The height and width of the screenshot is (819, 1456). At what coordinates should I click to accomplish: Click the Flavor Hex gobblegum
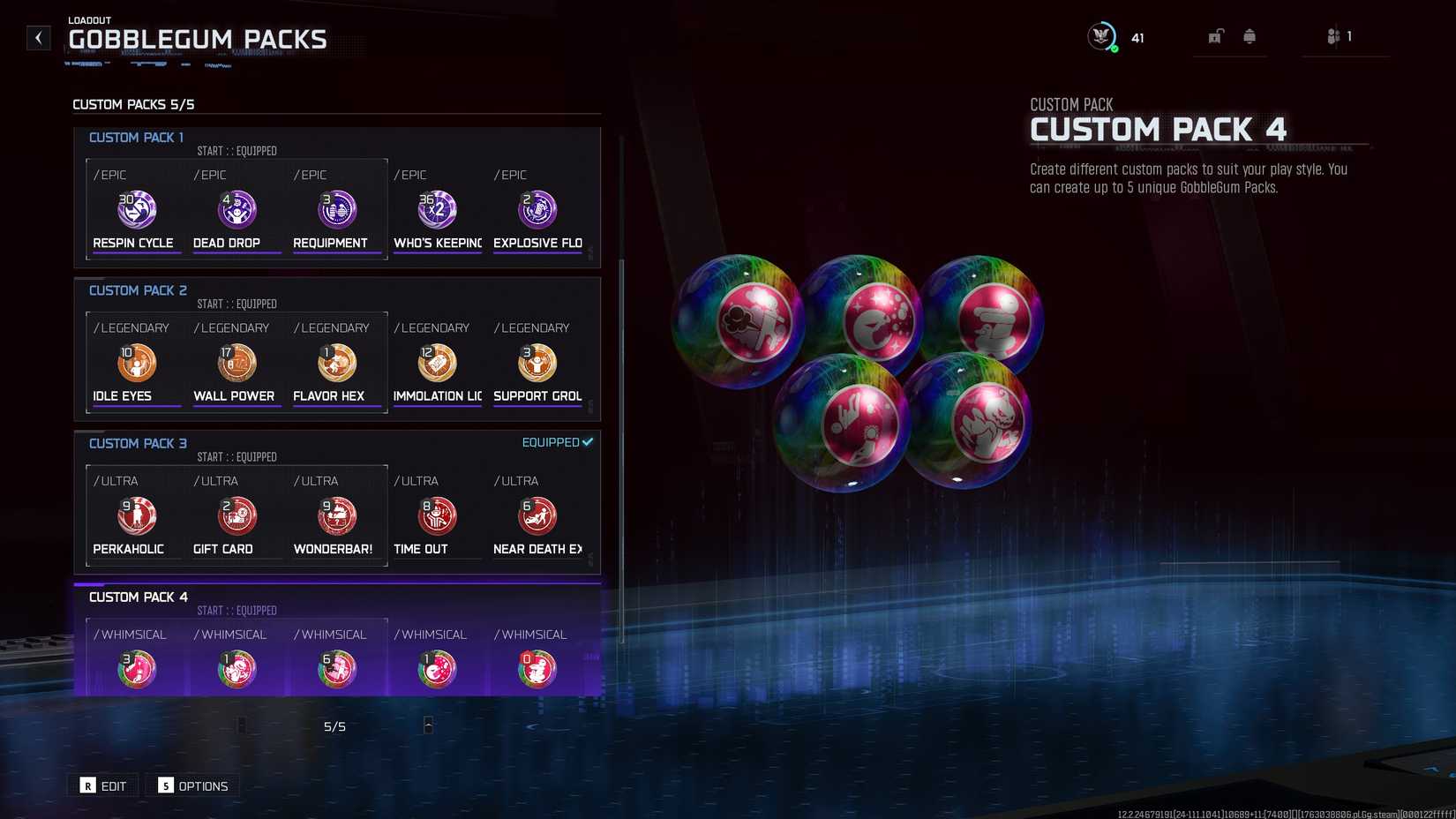coord(336,363)
